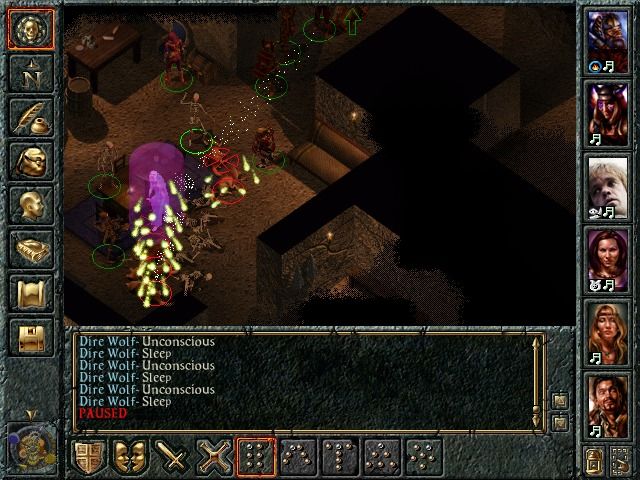This screenshot has height=480, width=640.
Task: Open the journal via quill and inkwell icon
Action: click(30, 117)
